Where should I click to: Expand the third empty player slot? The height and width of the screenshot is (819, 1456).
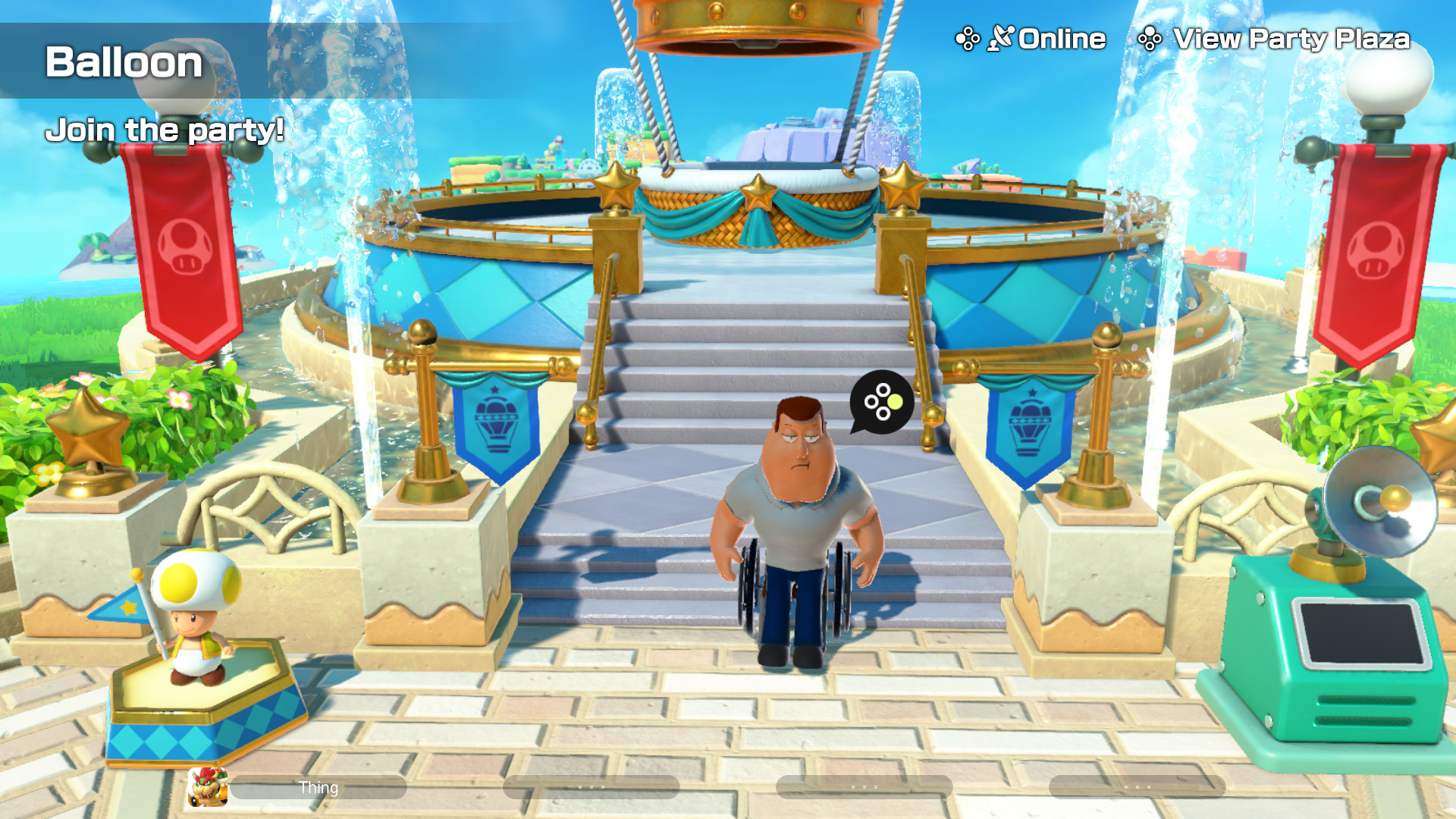tap(864, 786)
